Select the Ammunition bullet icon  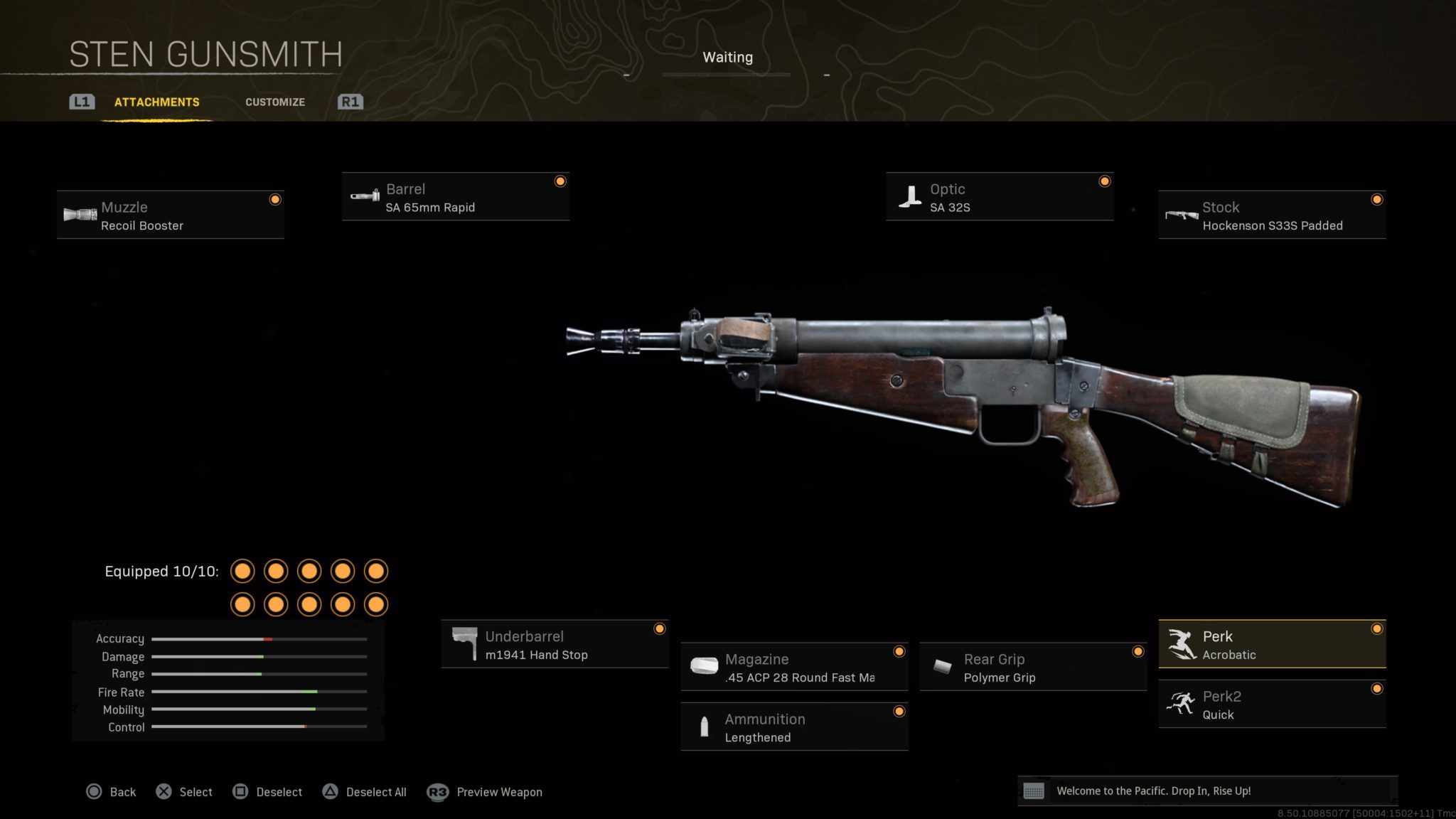tap(705, 727)
